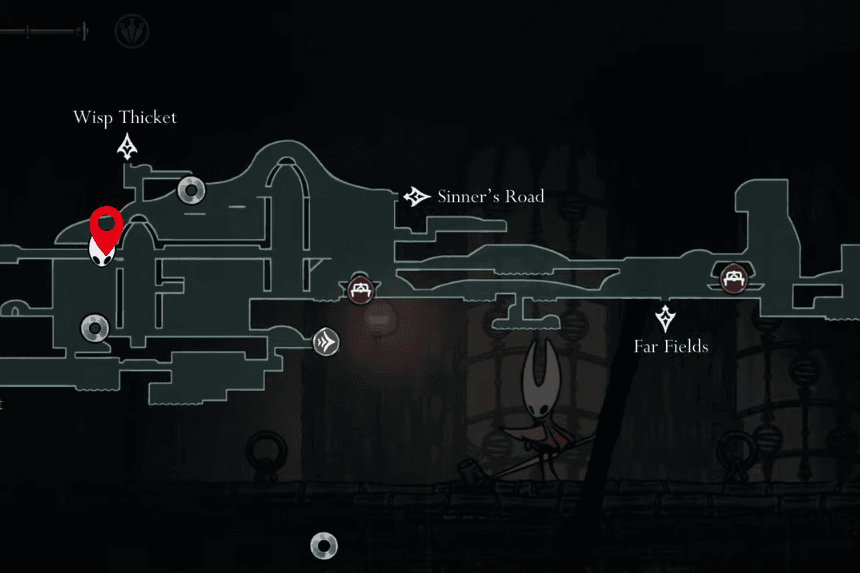Choose the Sinner's Road exit marker

tap(416, 197)
